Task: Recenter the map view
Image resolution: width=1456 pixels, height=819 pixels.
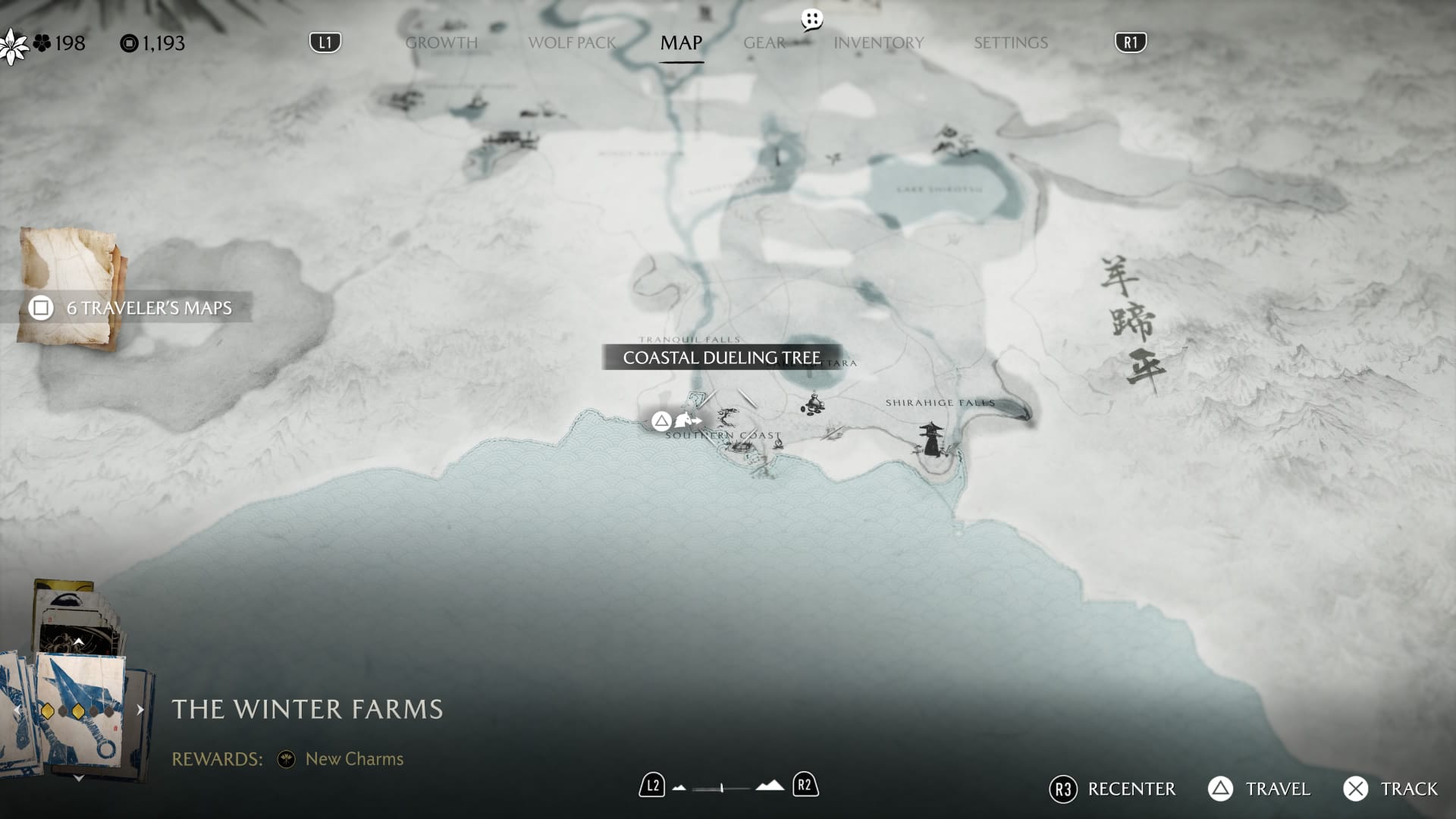Action: (x=1112, y=789)
